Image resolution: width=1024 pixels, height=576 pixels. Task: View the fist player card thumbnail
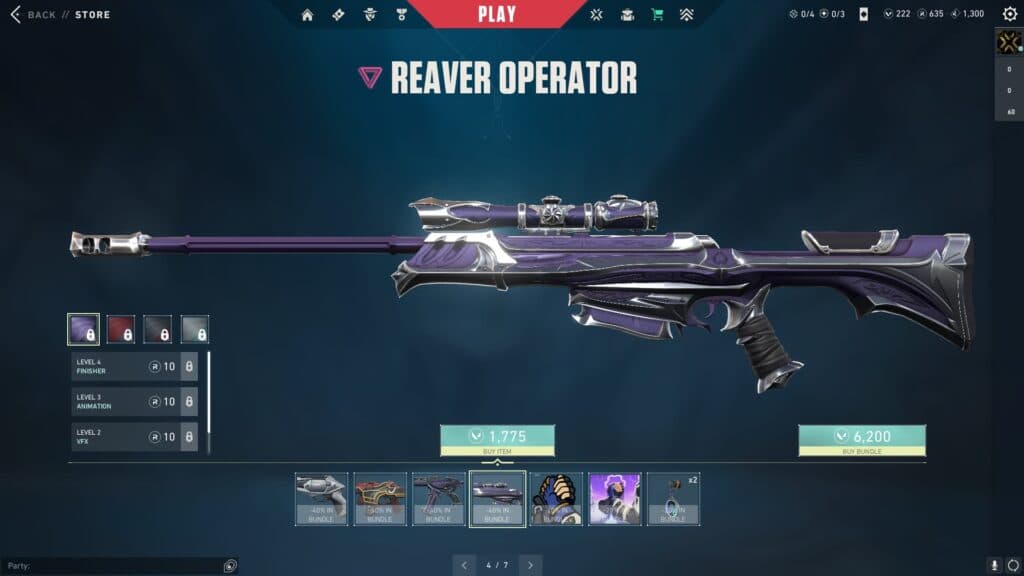(556, 498)
